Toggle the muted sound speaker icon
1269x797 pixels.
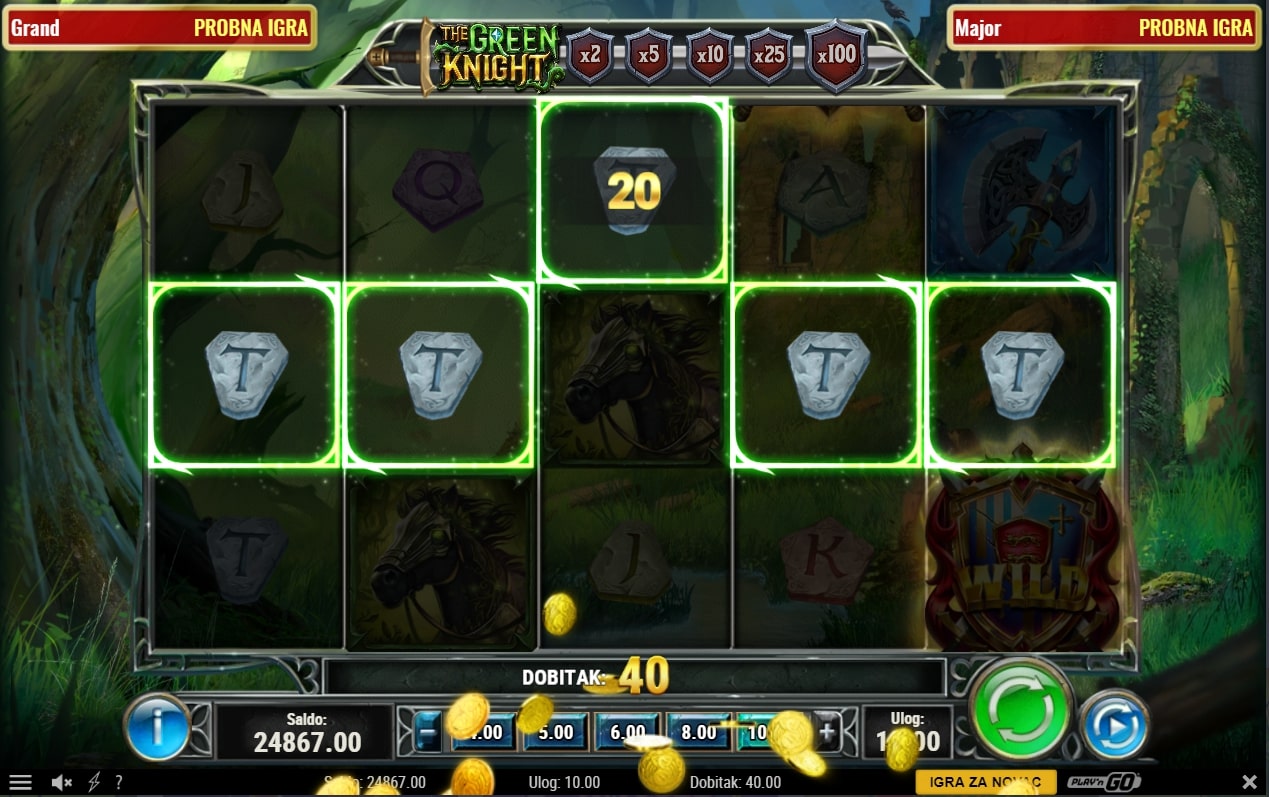tap(62, 782)
